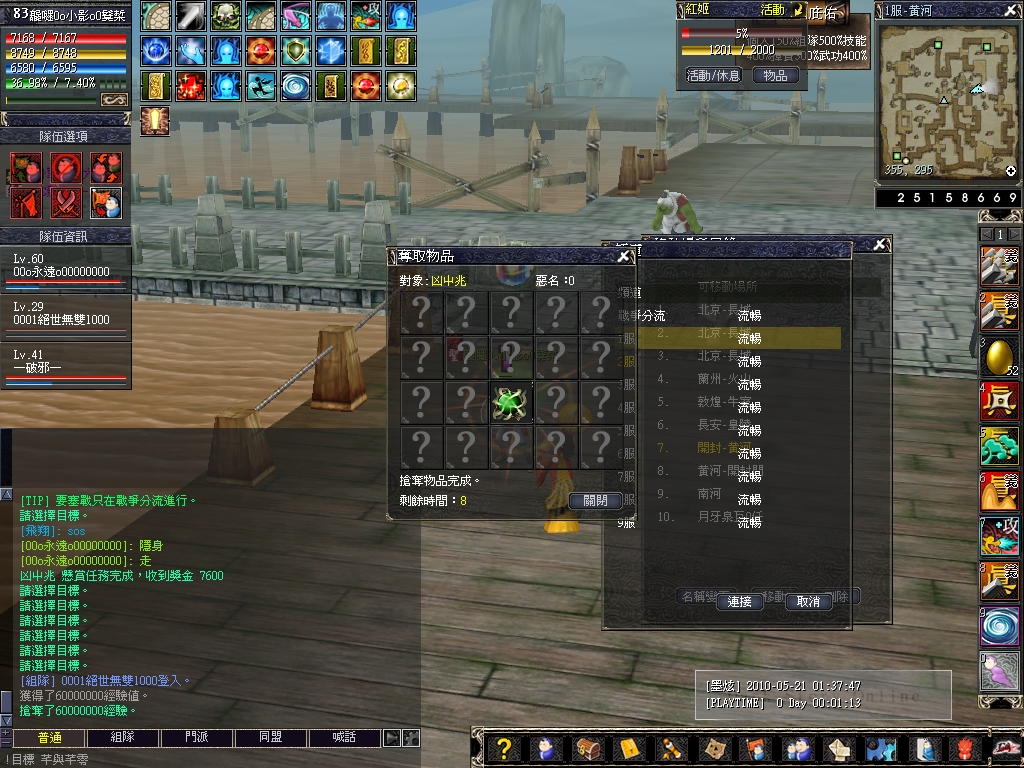Switch to the 組隊 chat tab
1024x768 pixels.
point(123,737)
